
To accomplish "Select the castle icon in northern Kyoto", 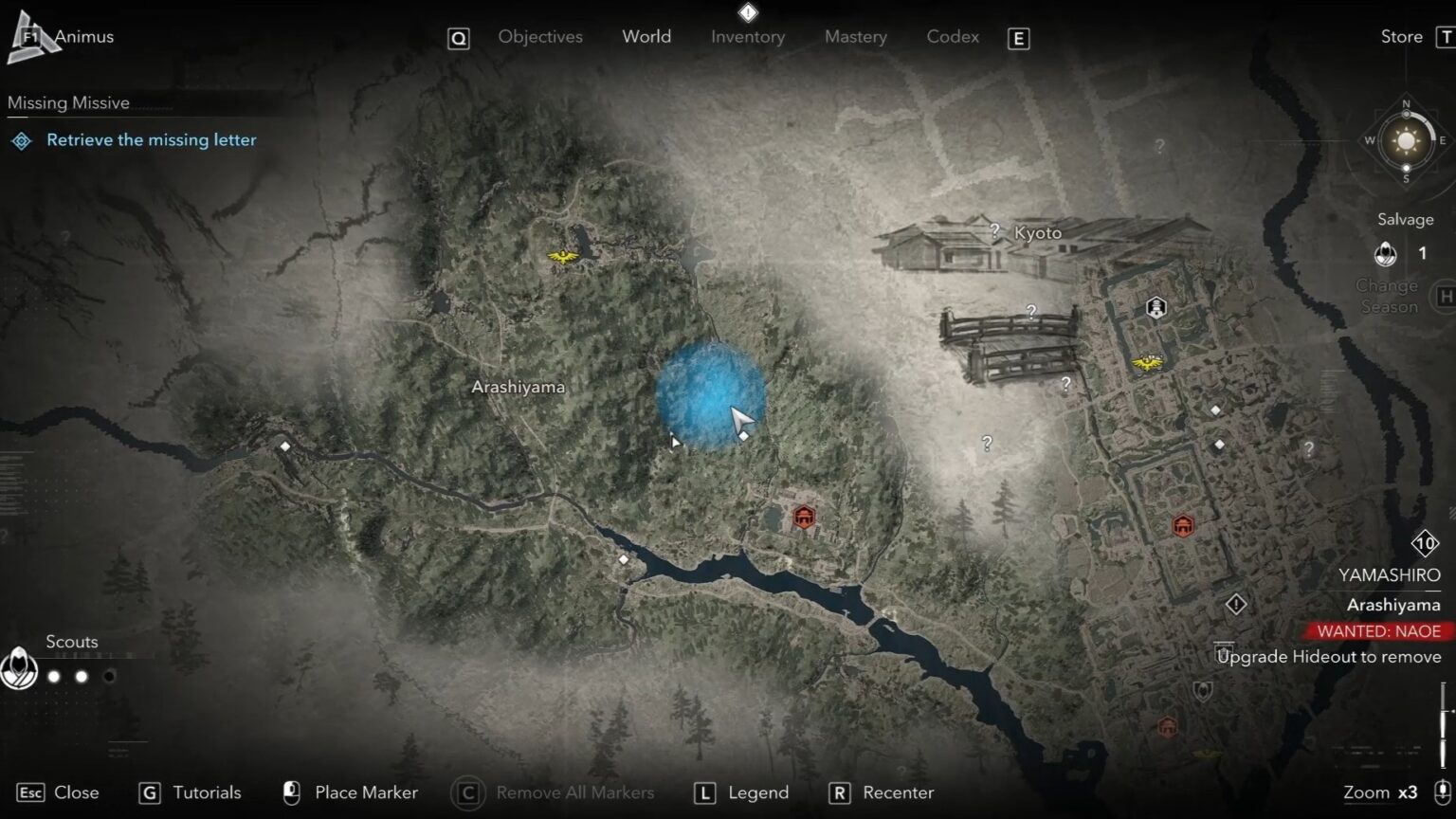I will point(1155,308).
